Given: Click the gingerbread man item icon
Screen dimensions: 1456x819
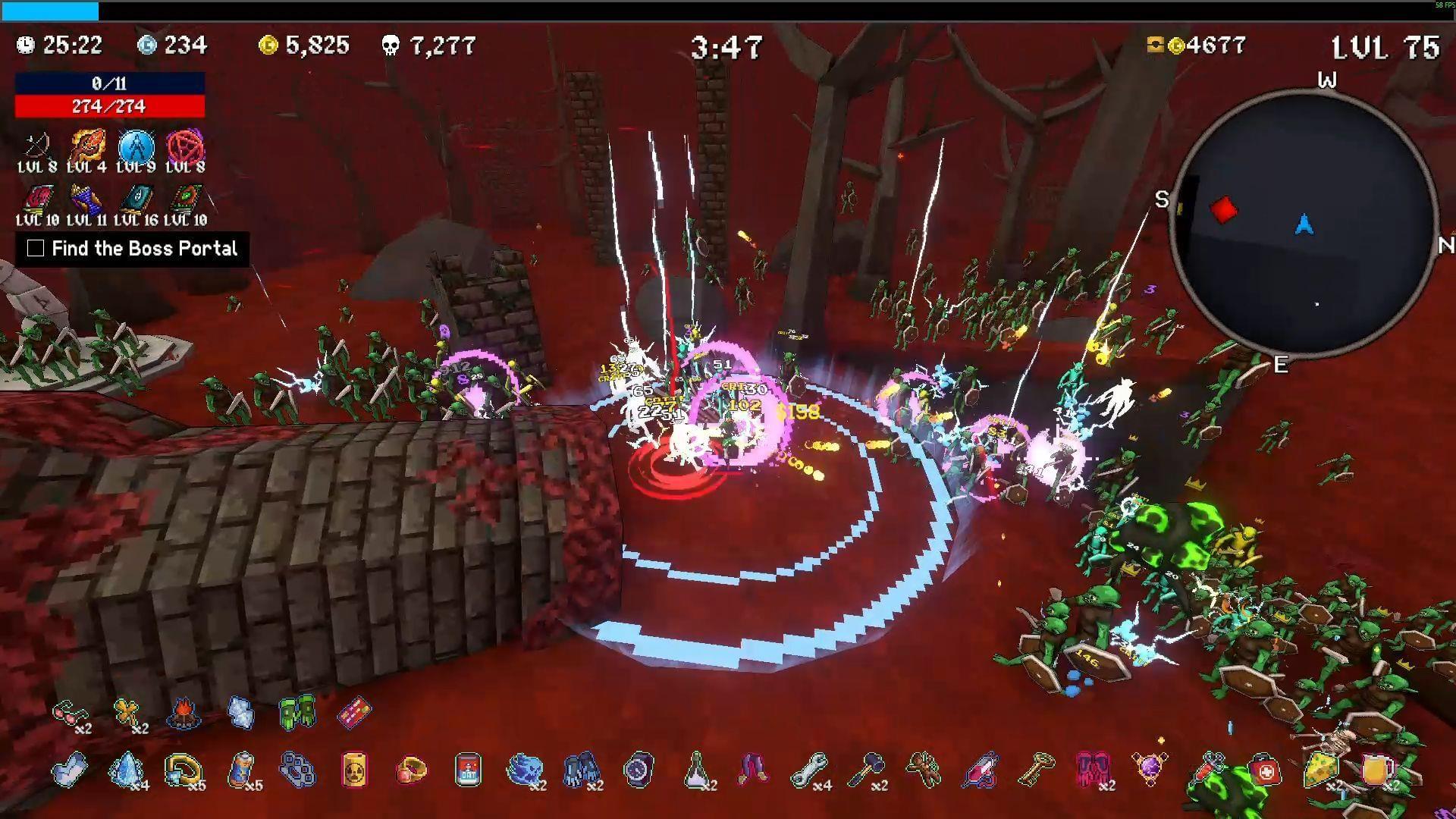Looking at the screenshot, I should 923,770.
